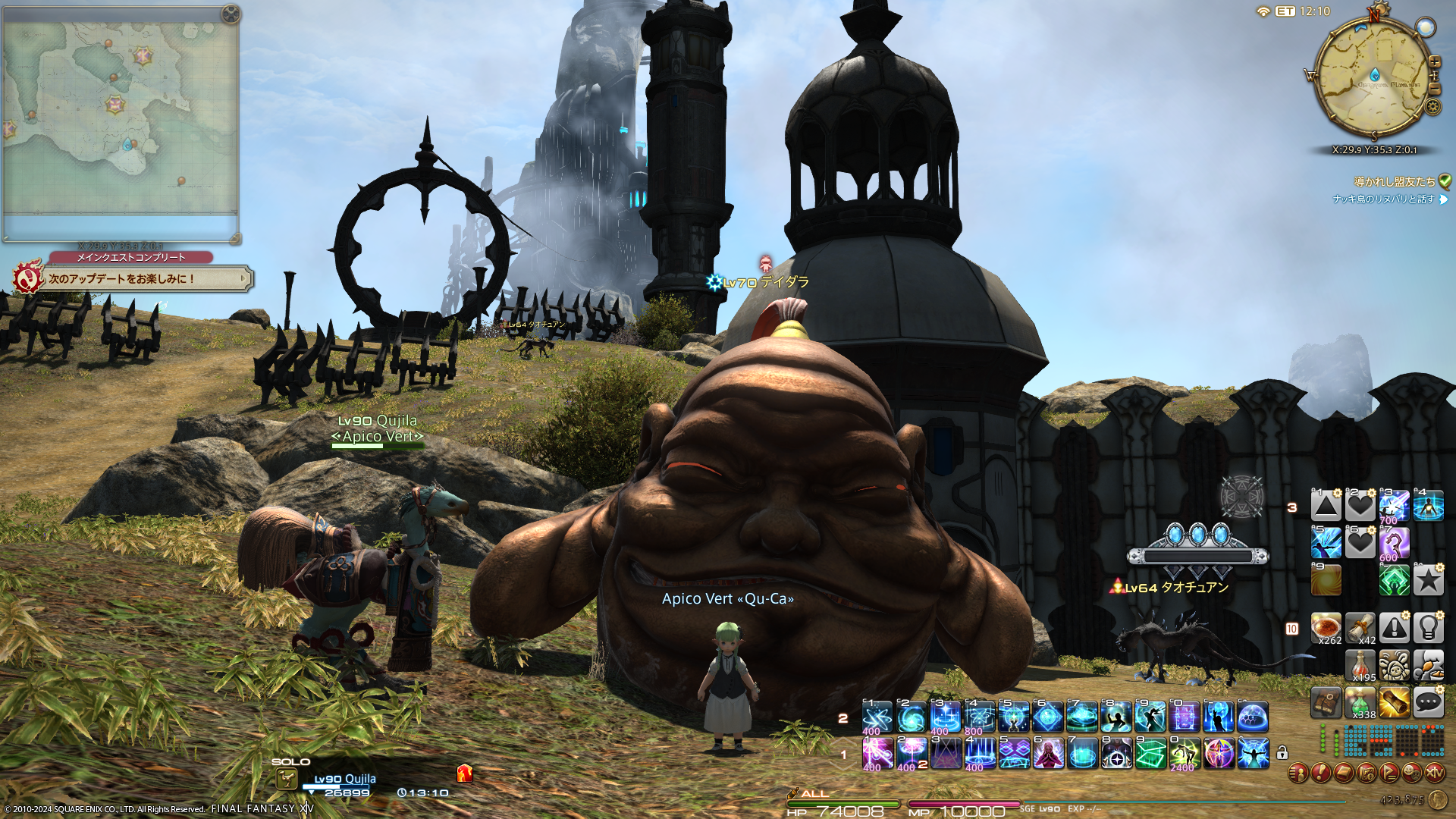Click the light bulb macro icon
The height and width of the screenshot is (819, 1456).
click(x=1428, y=628)
